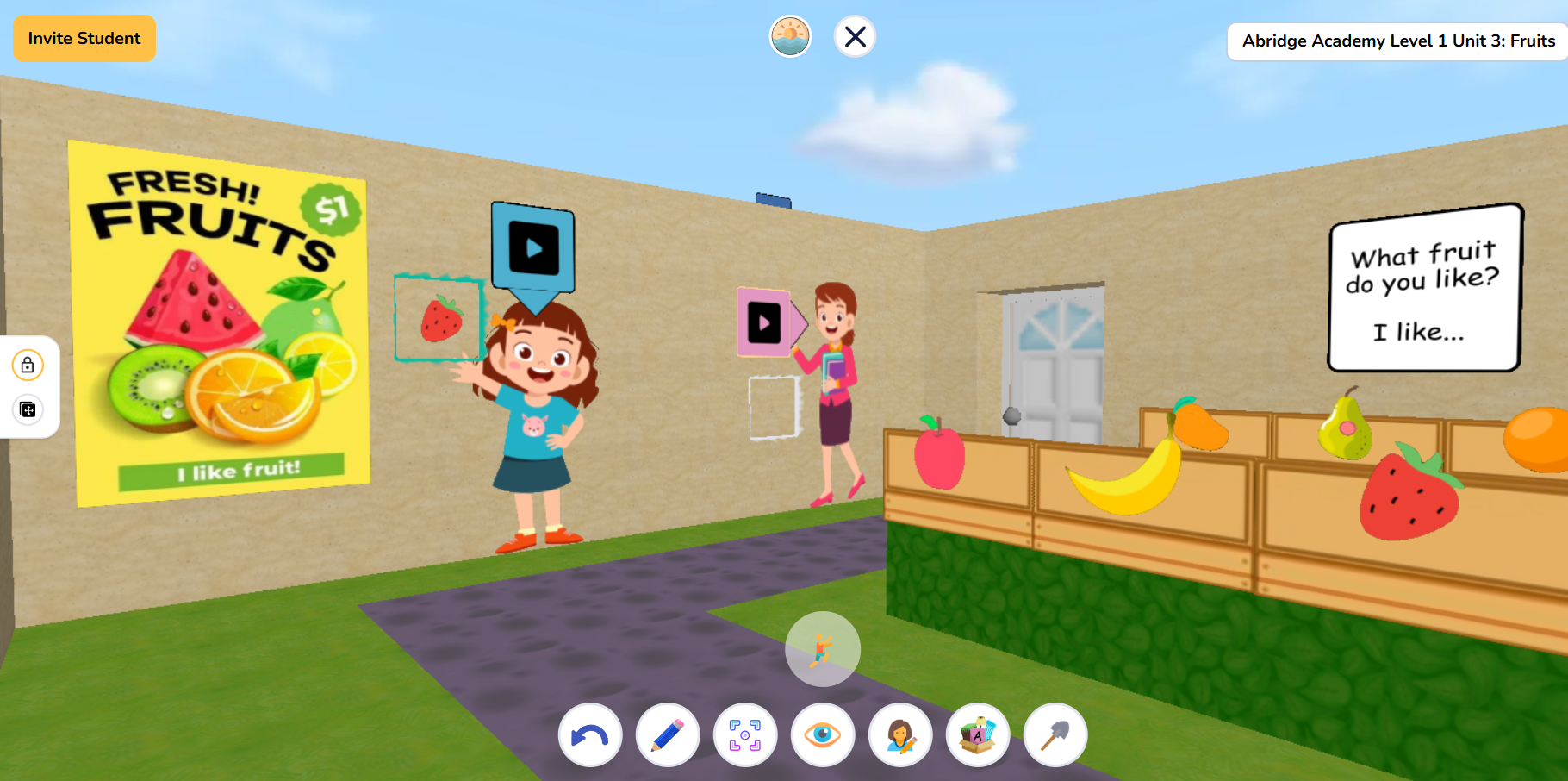Toggle the lock on the left panel
Viewport: 1568px width, 781px height.
pos(28,365)
